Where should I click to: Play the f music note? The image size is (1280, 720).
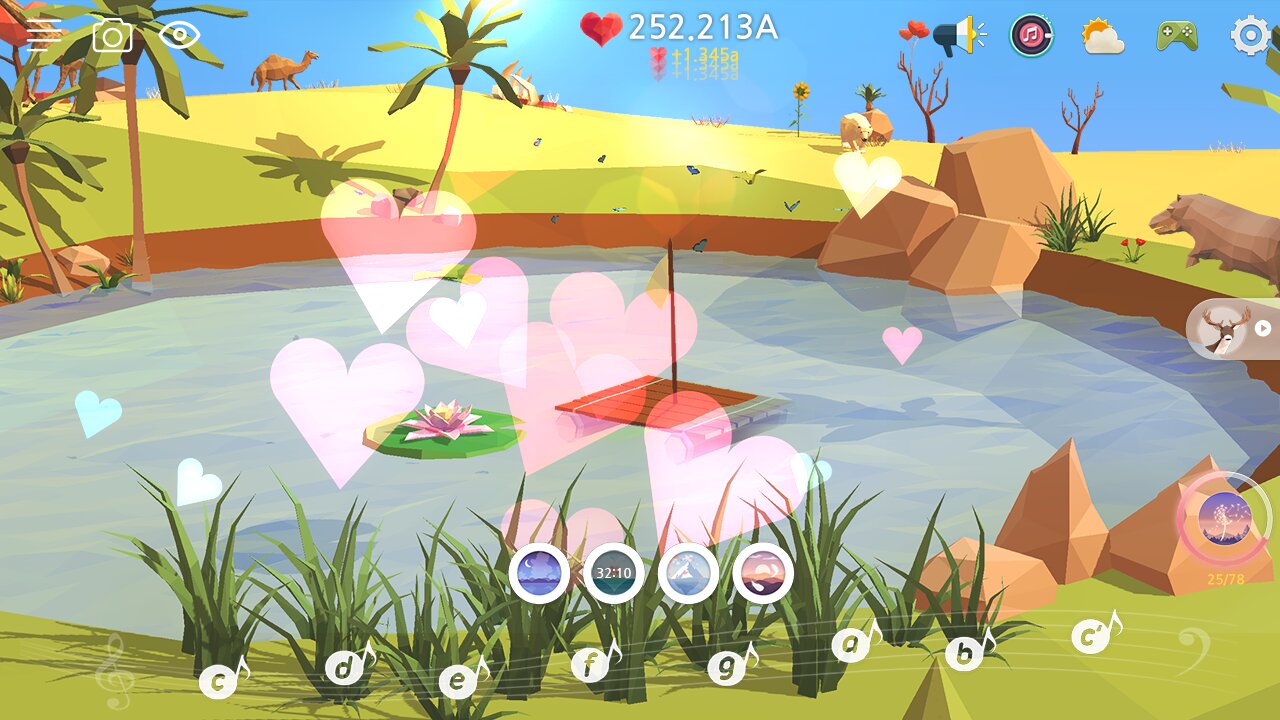point(591,664)
